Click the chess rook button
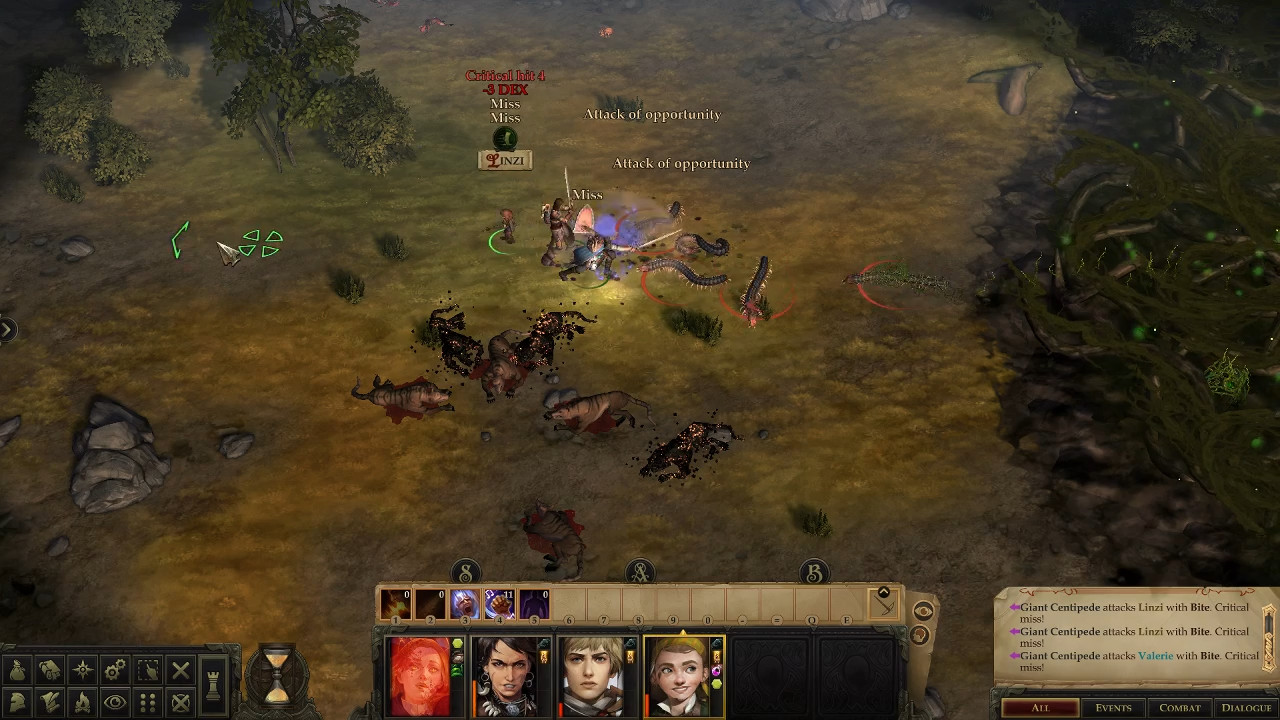 click(x=212, y=686)
